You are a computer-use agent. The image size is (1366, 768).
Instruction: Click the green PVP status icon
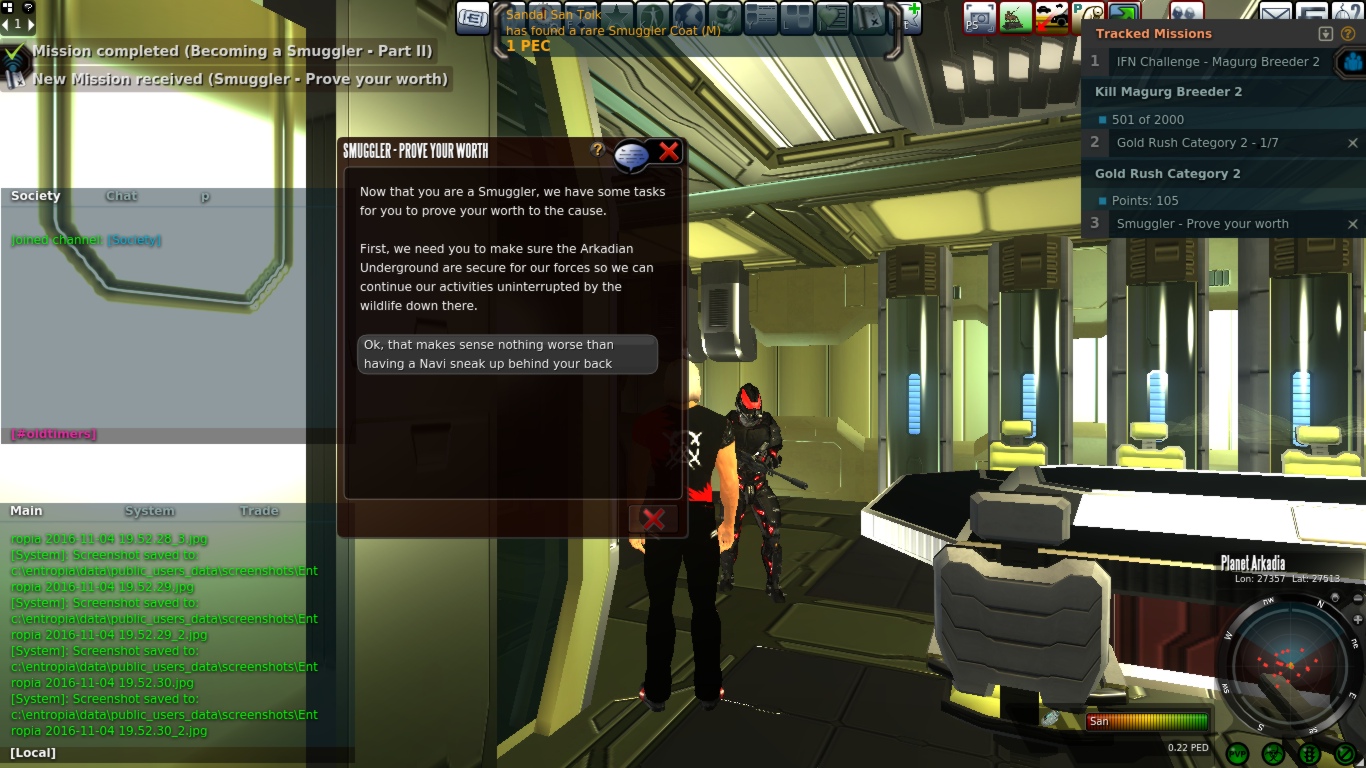pos(1238,753)
